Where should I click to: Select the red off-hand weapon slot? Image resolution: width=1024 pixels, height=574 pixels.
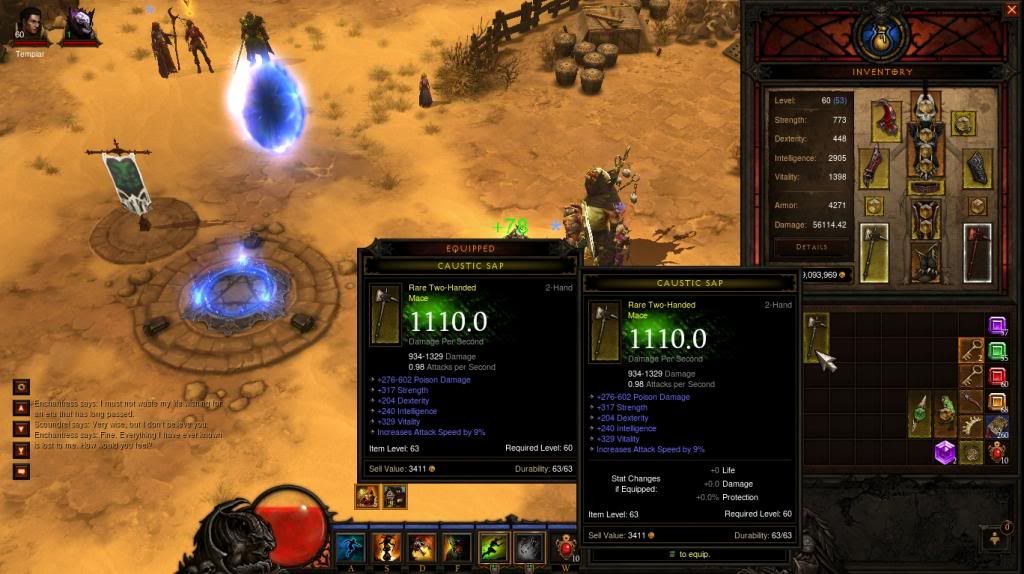click(976, 253)
